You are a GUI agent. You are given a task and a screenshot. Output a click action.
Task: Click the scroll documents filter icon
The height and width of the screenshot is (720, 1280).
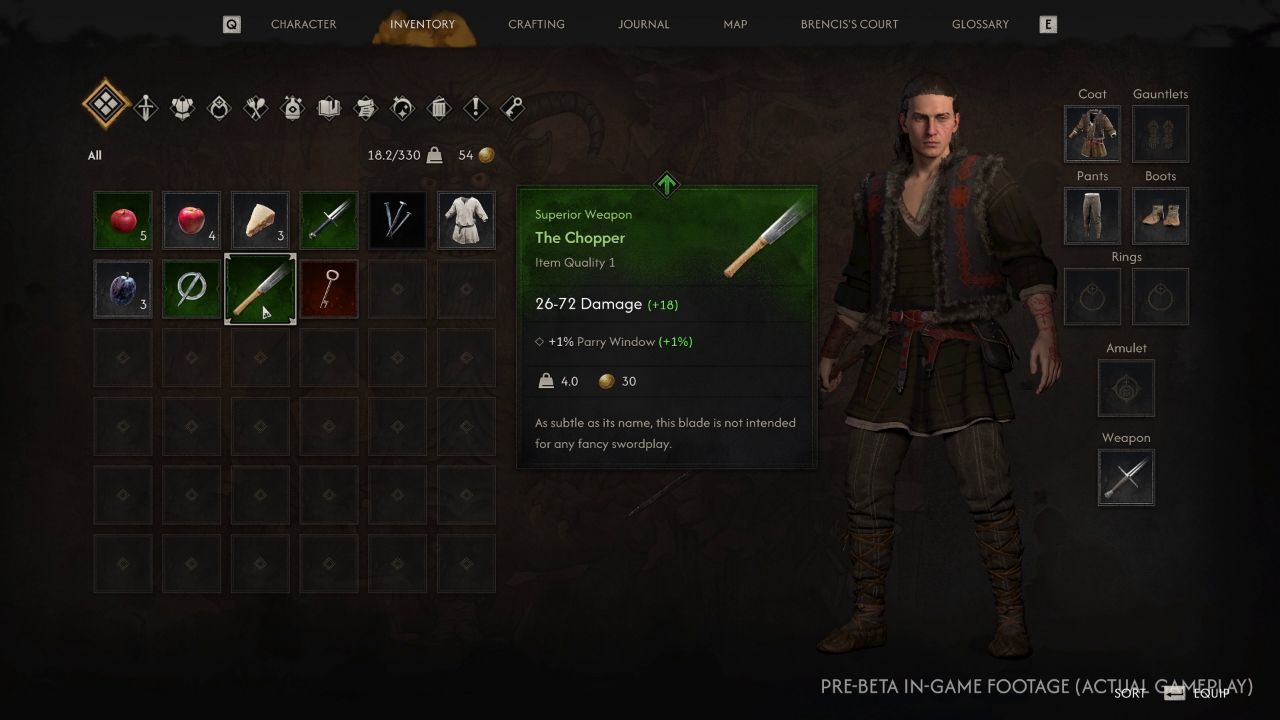[x=365, y=108]
